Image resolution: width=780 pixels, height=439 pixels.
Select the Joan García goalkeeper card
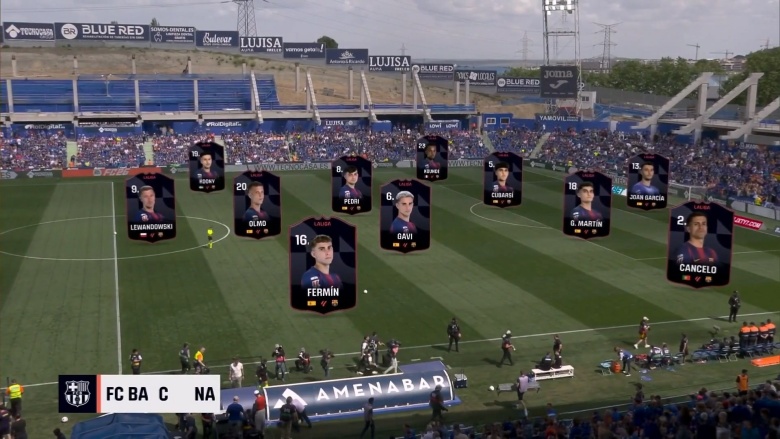pos(647,181)
